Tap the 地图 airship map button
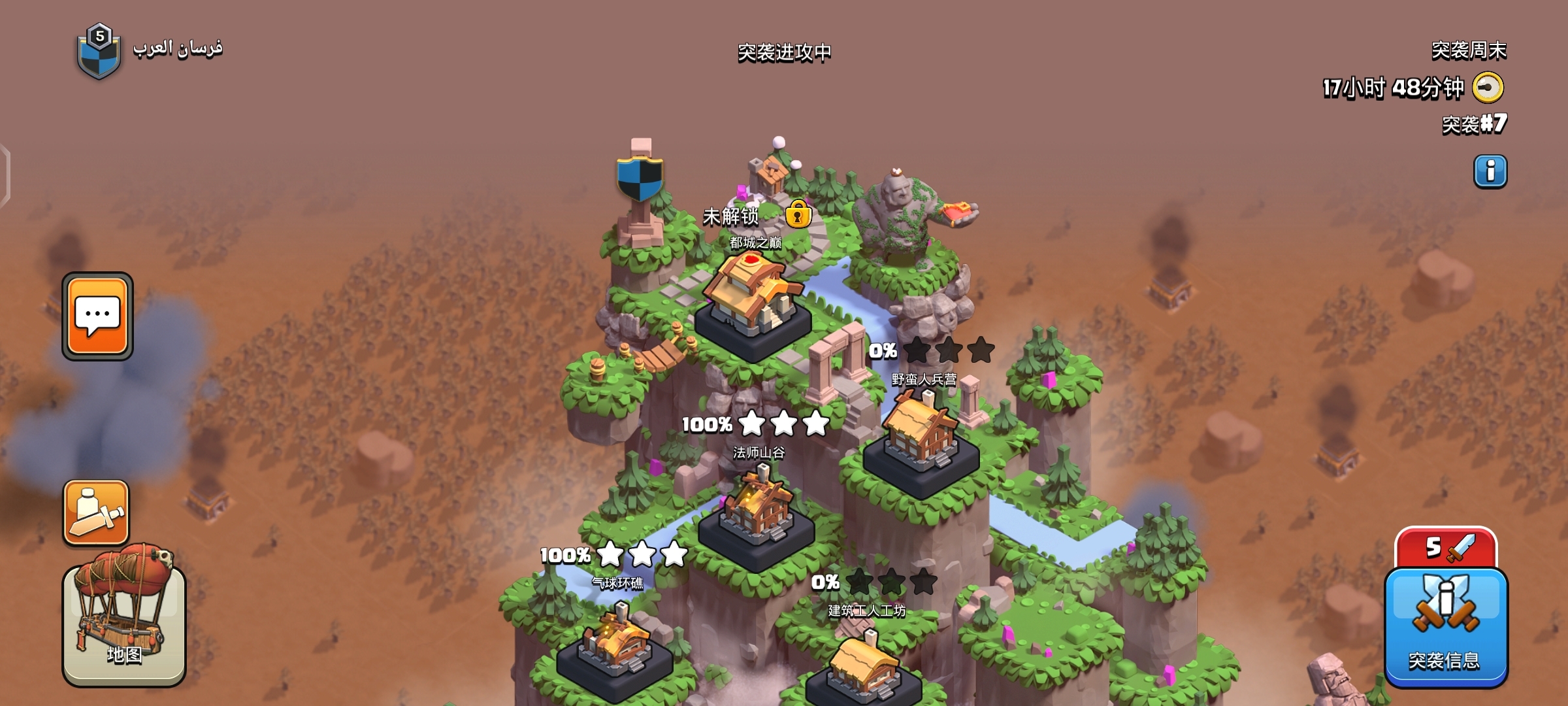This screenshot has width=1568, height=706. pos(123,621)
